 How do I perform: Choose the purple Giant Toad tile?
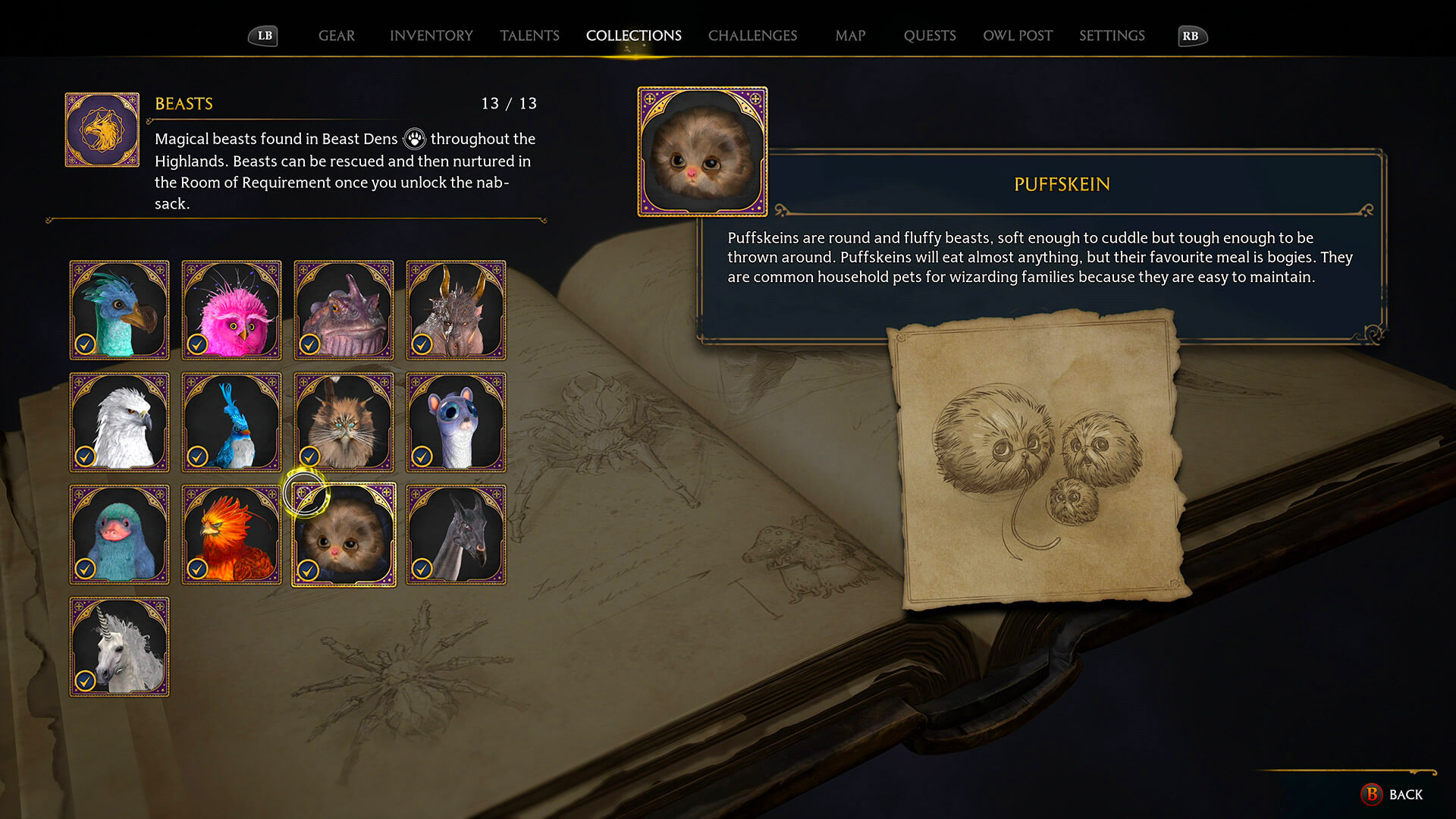(x=344, y=309)
